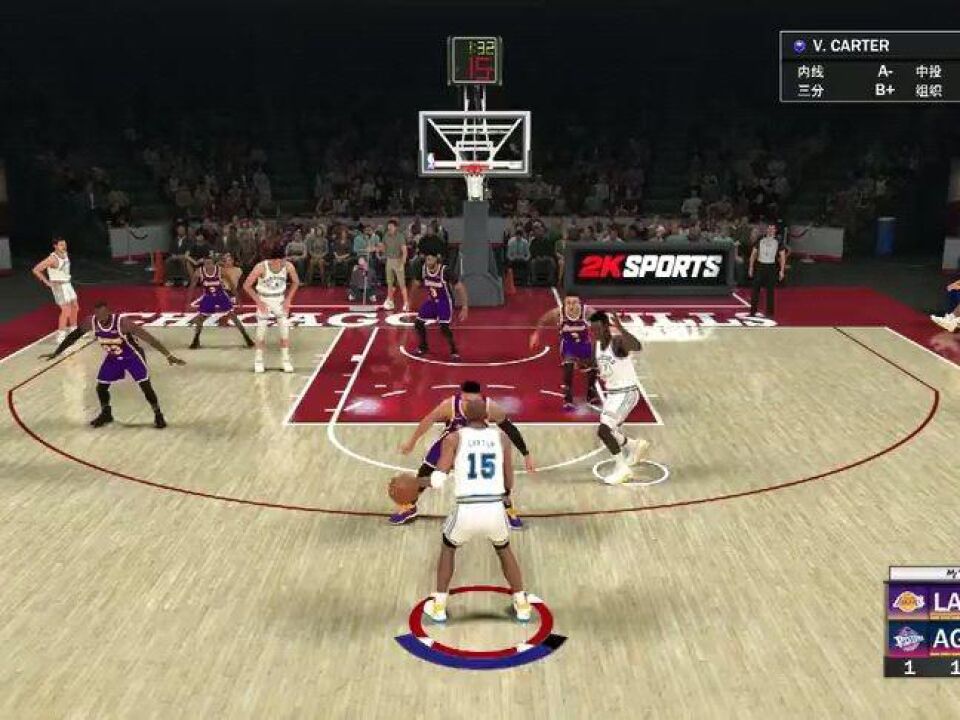
Task: Click the Lakers logo on the scoreboard
Action: pyautogui.click(x=907, y=602)
